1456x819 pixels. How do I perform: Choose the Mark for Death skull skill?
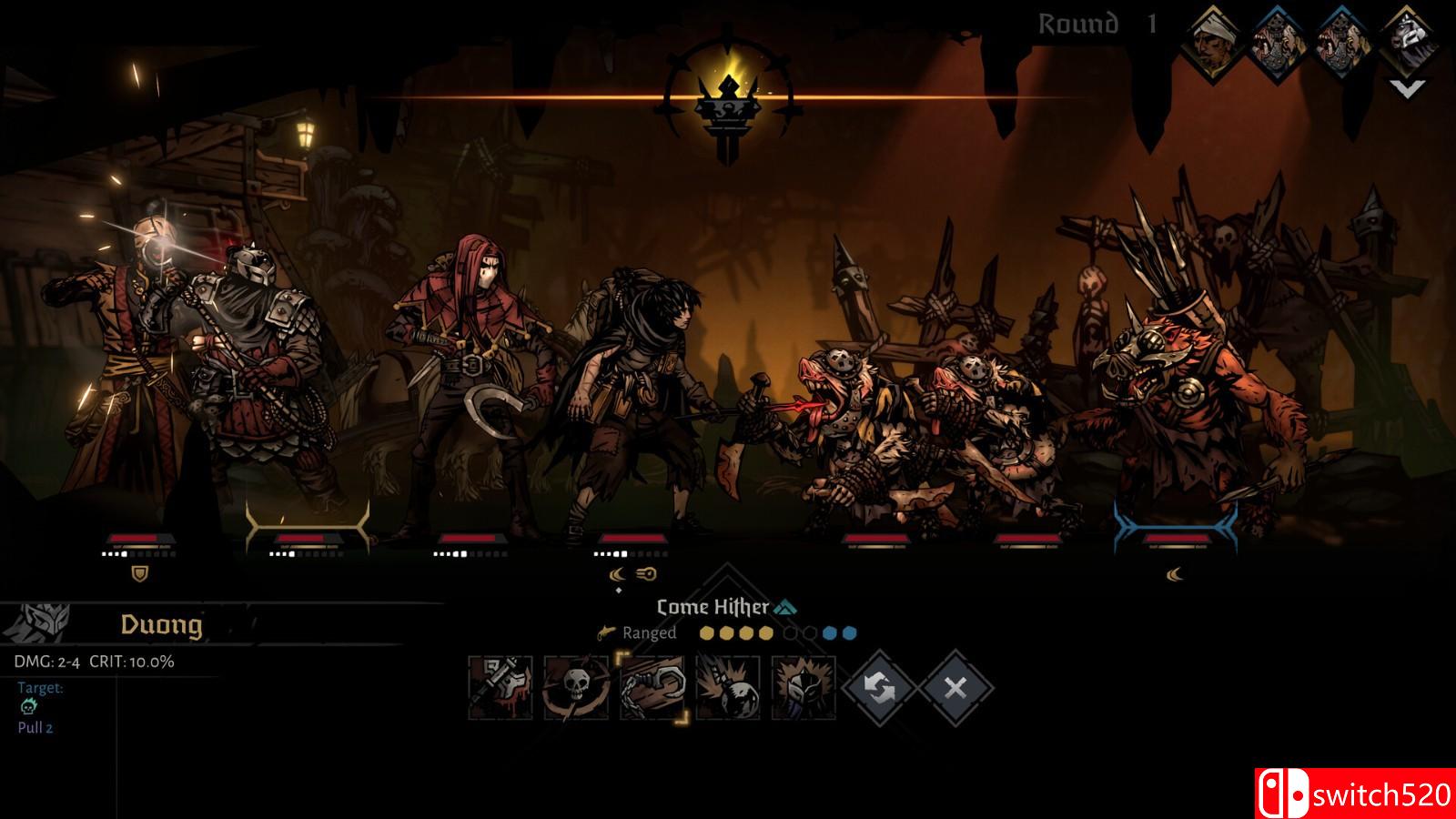(x=576, y=688)
